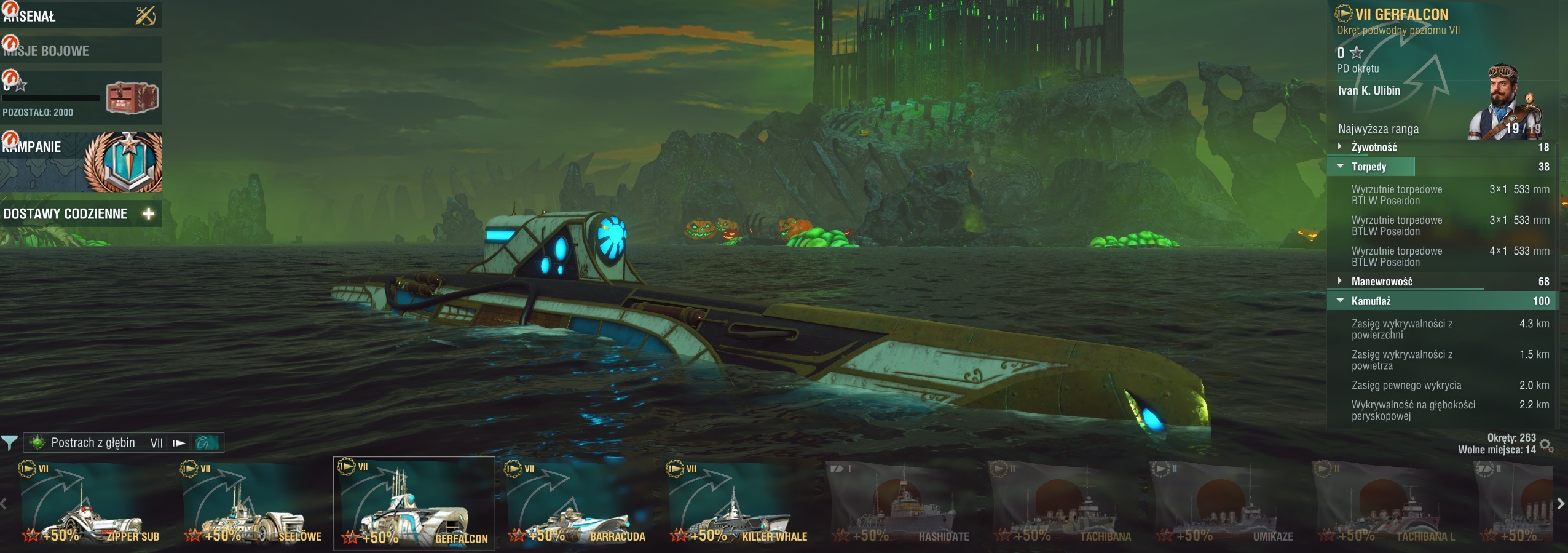Open carousel settings gear icon
The image size is (1568, 553).
1546,445
